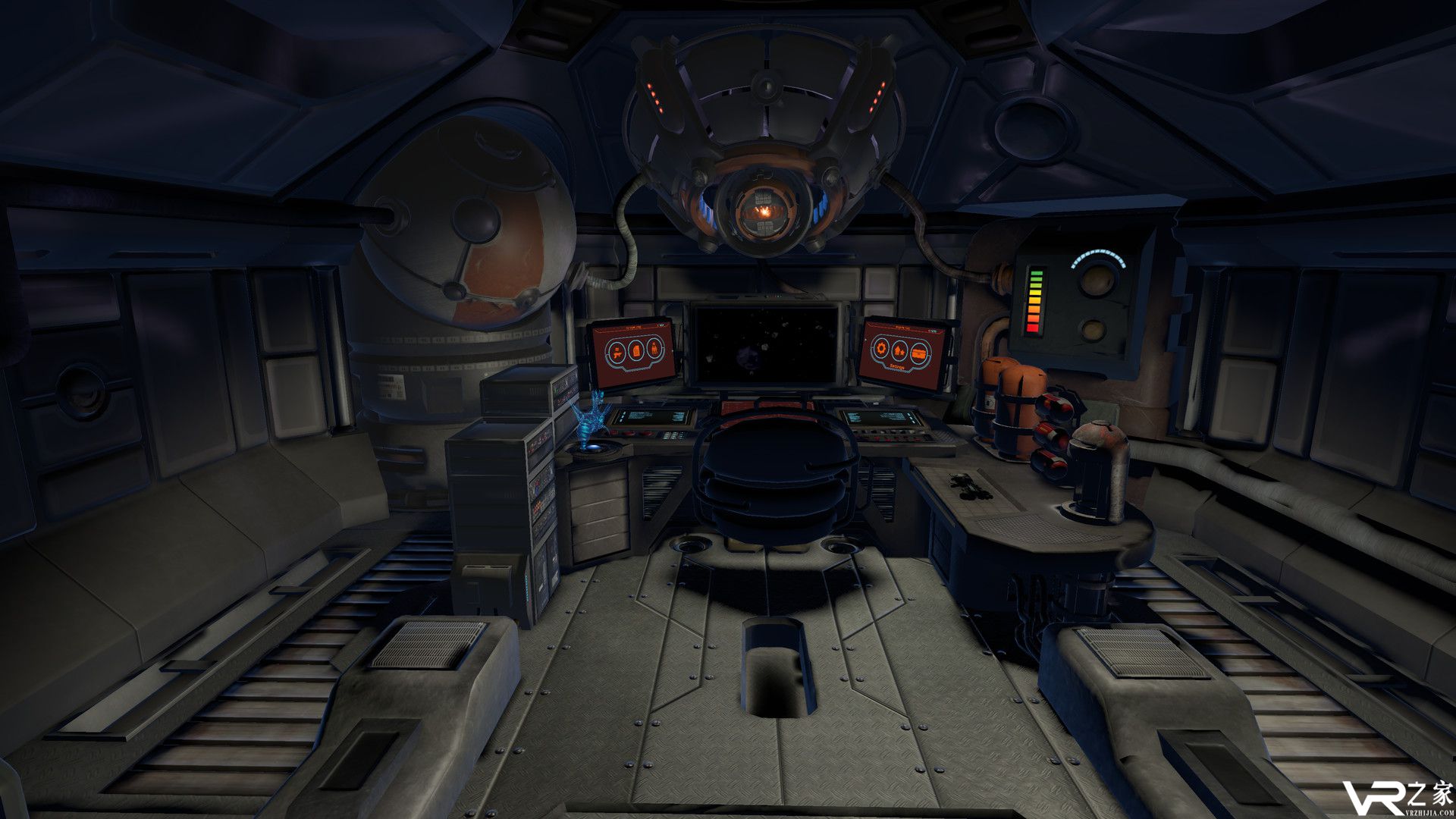This screenshot has height=819, width=1456.
Task: Choose the character figure icon
Action: pos(655,350)
